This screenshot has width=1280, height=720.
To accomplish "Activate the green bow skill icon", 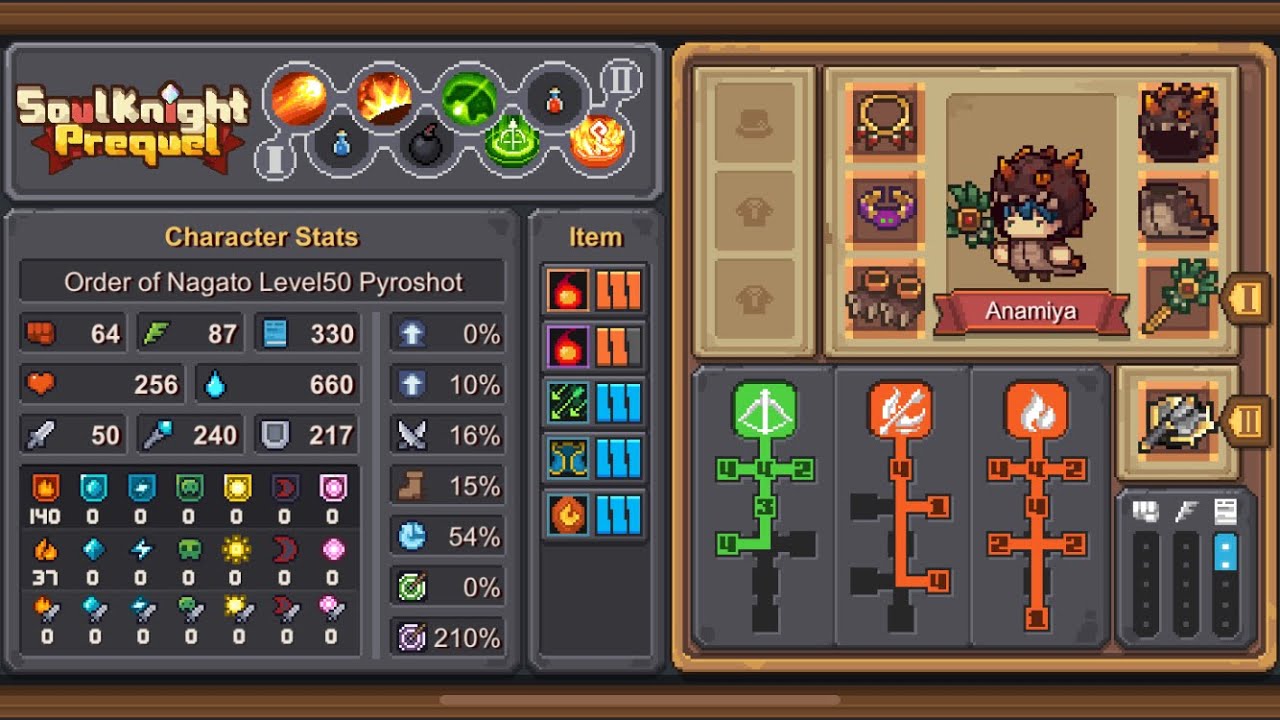I will pyautogui.click(x=469, y=98).
